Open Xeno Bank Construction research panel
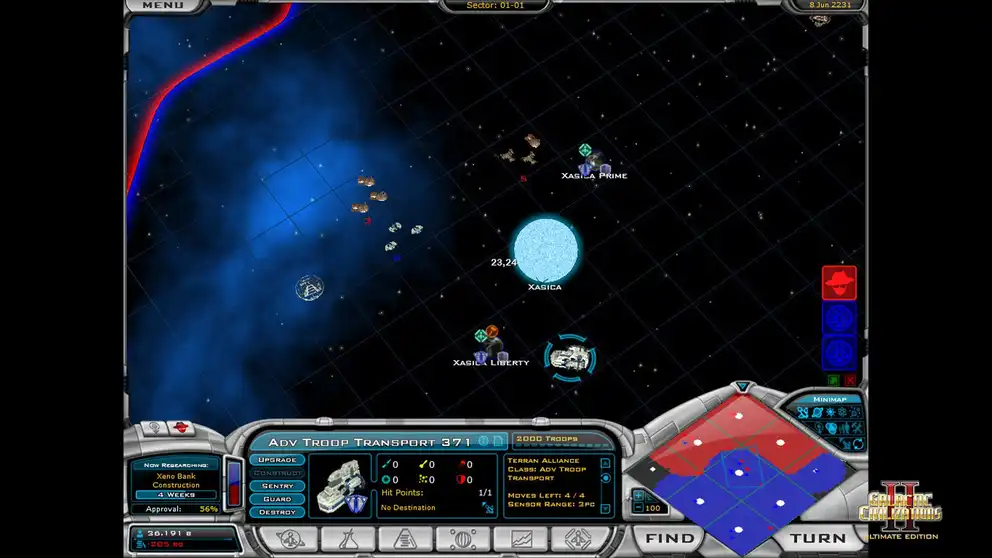Screen dimensions: 992x558 [x=176, y=478]
